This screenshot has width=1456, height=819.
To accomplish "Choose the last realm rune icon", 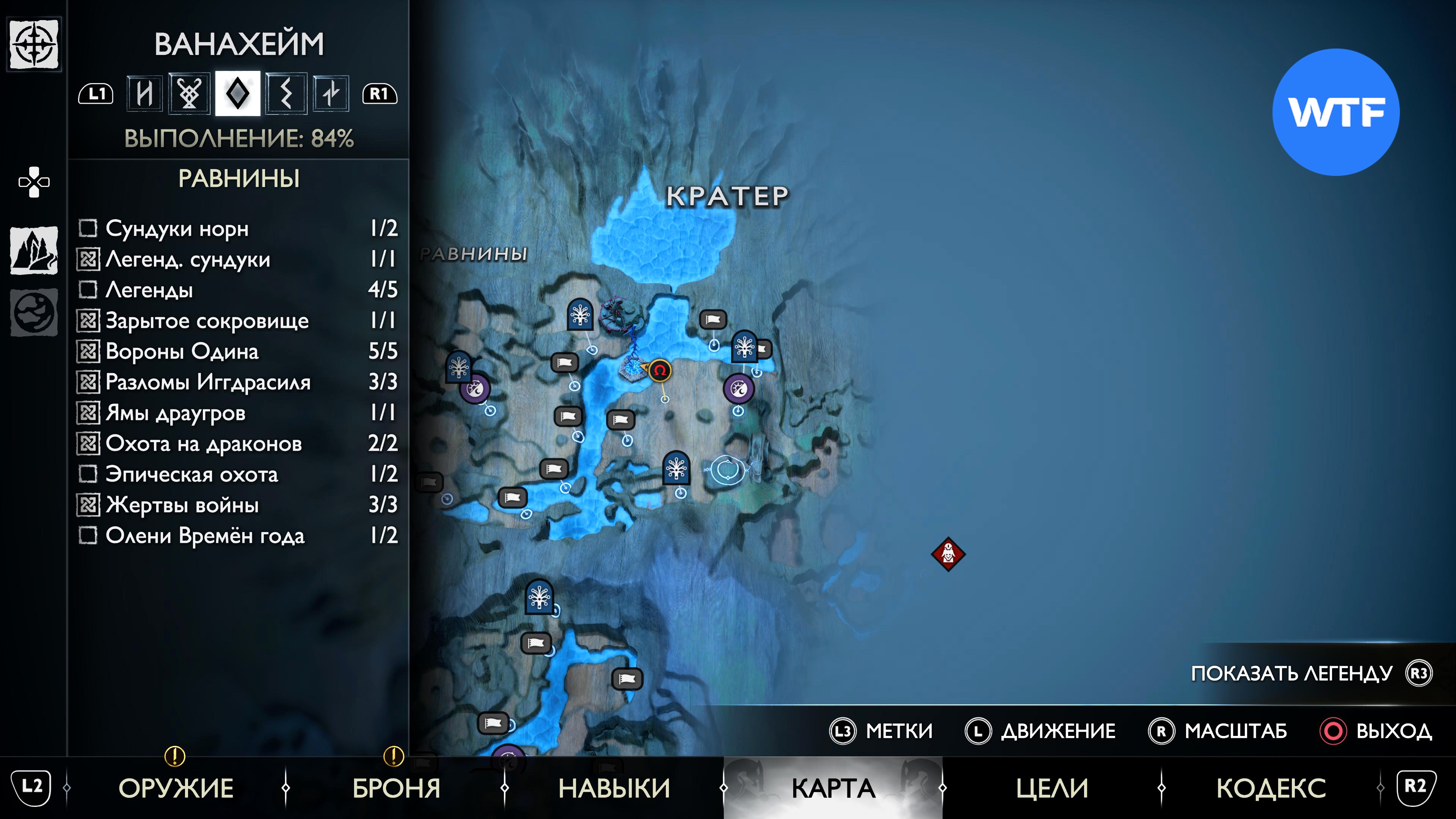I will (331, 93).
